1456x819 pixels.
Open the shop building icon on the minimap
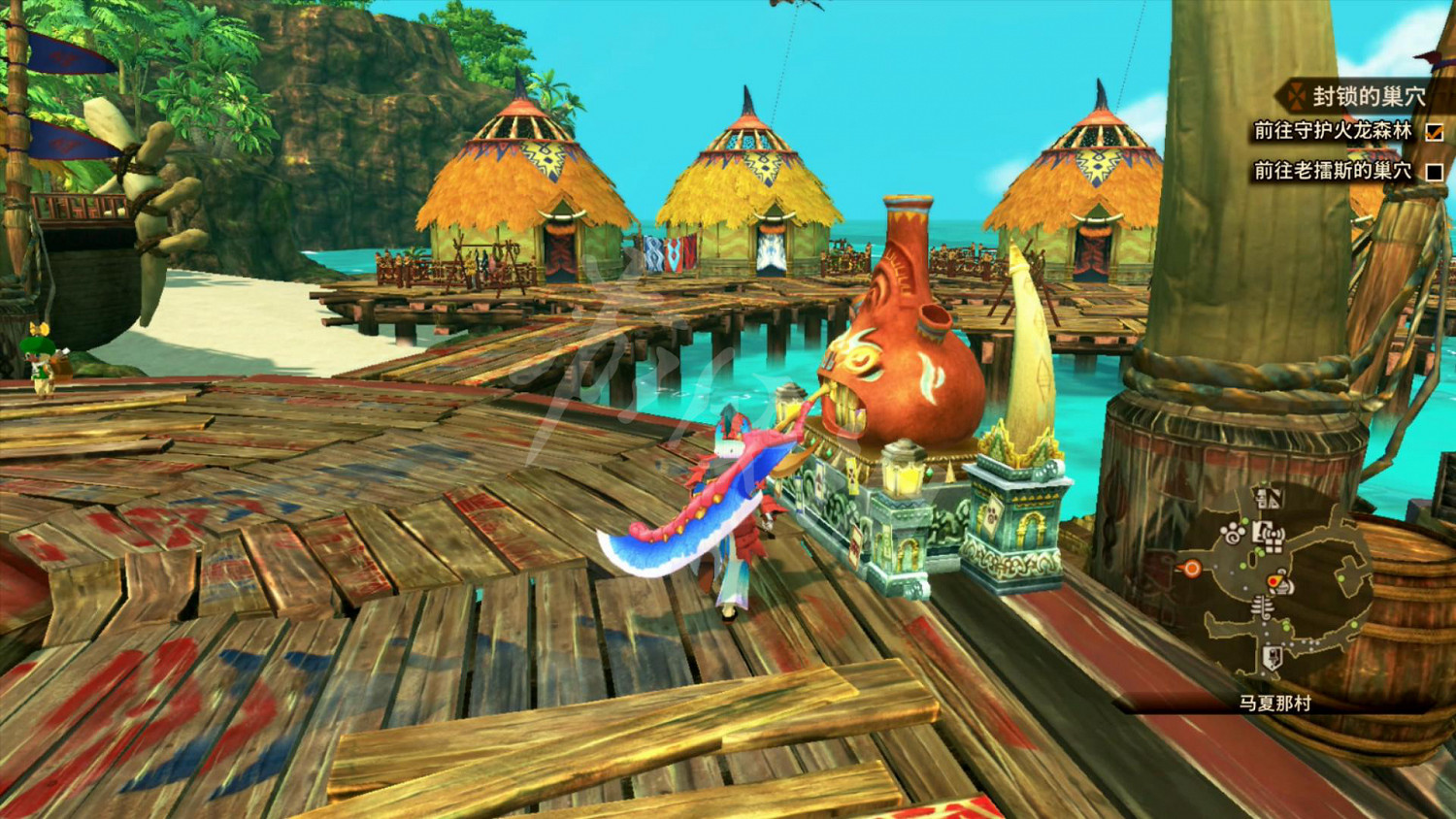tap(1261, 531)
